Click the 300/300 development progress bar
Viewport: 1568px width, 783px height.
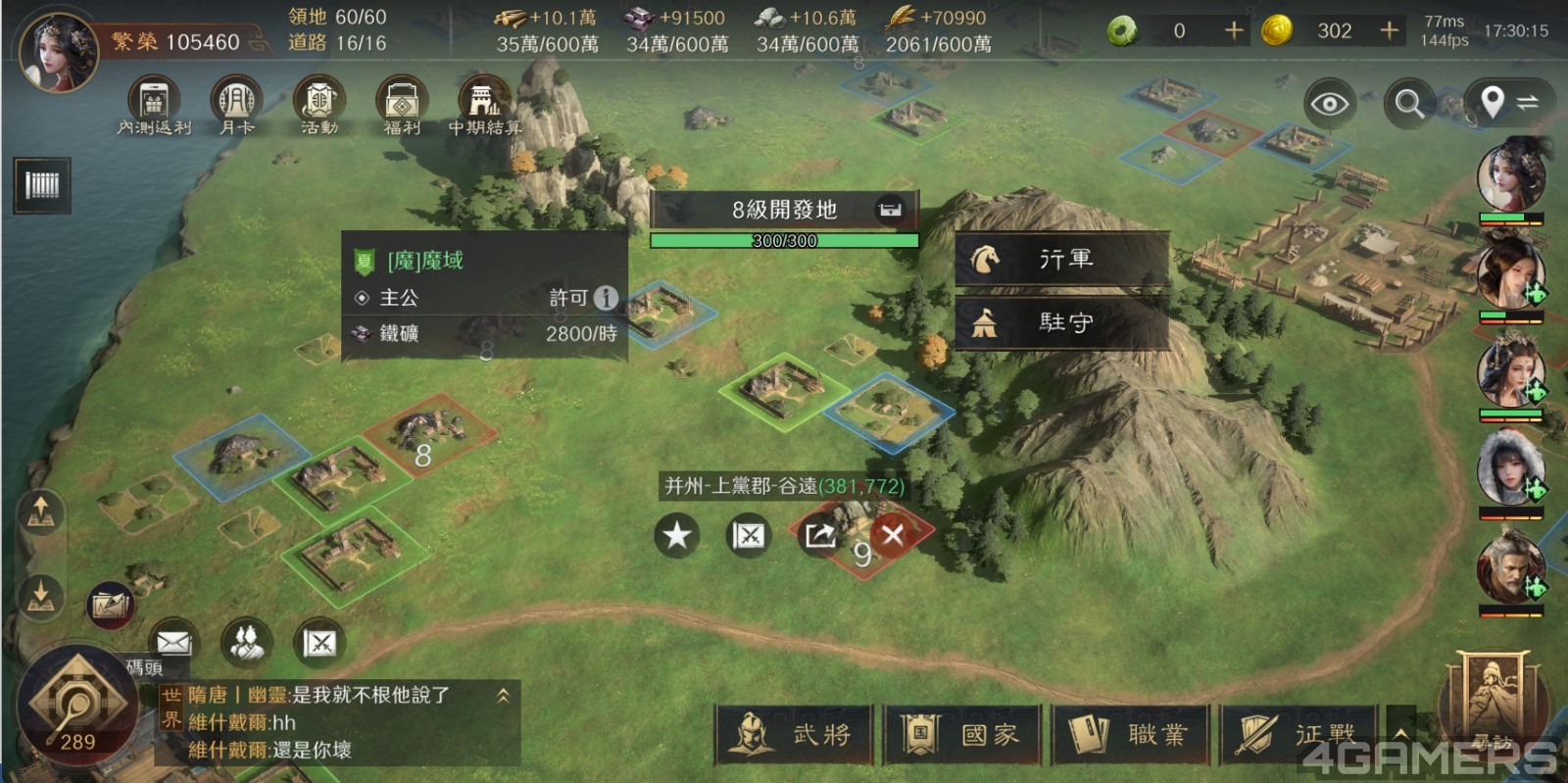click(784, 240)
